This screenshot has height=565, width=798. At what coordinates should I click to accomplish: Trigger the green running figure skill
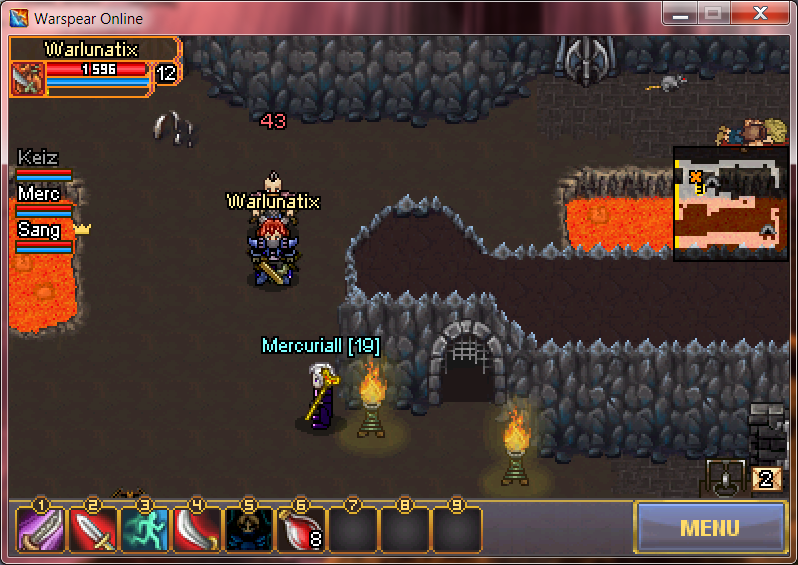click(x=145, y=530)
